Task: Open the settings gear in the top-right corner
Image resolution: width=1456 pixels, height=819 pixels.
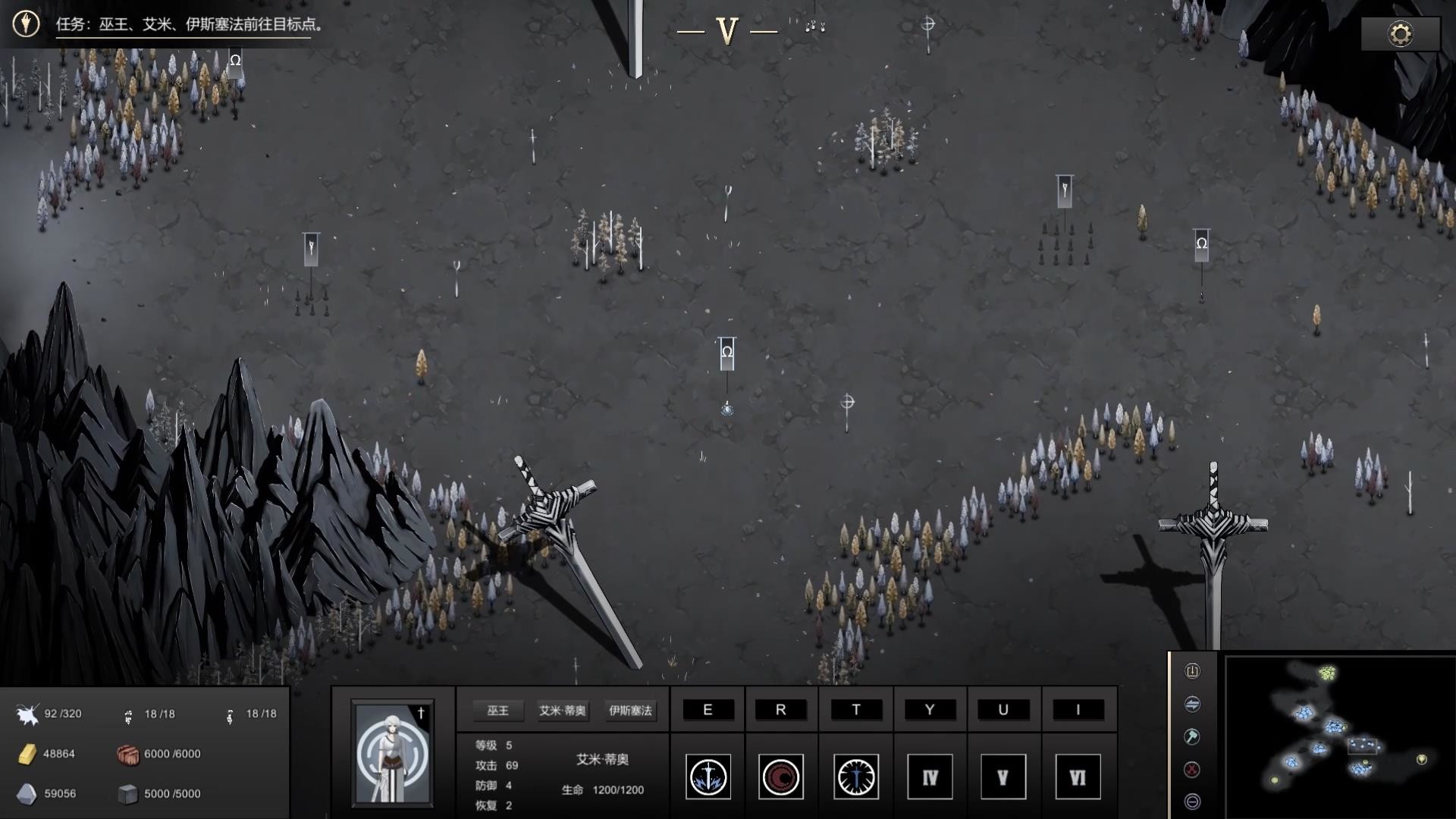Action: click(x=1400, y=33)
